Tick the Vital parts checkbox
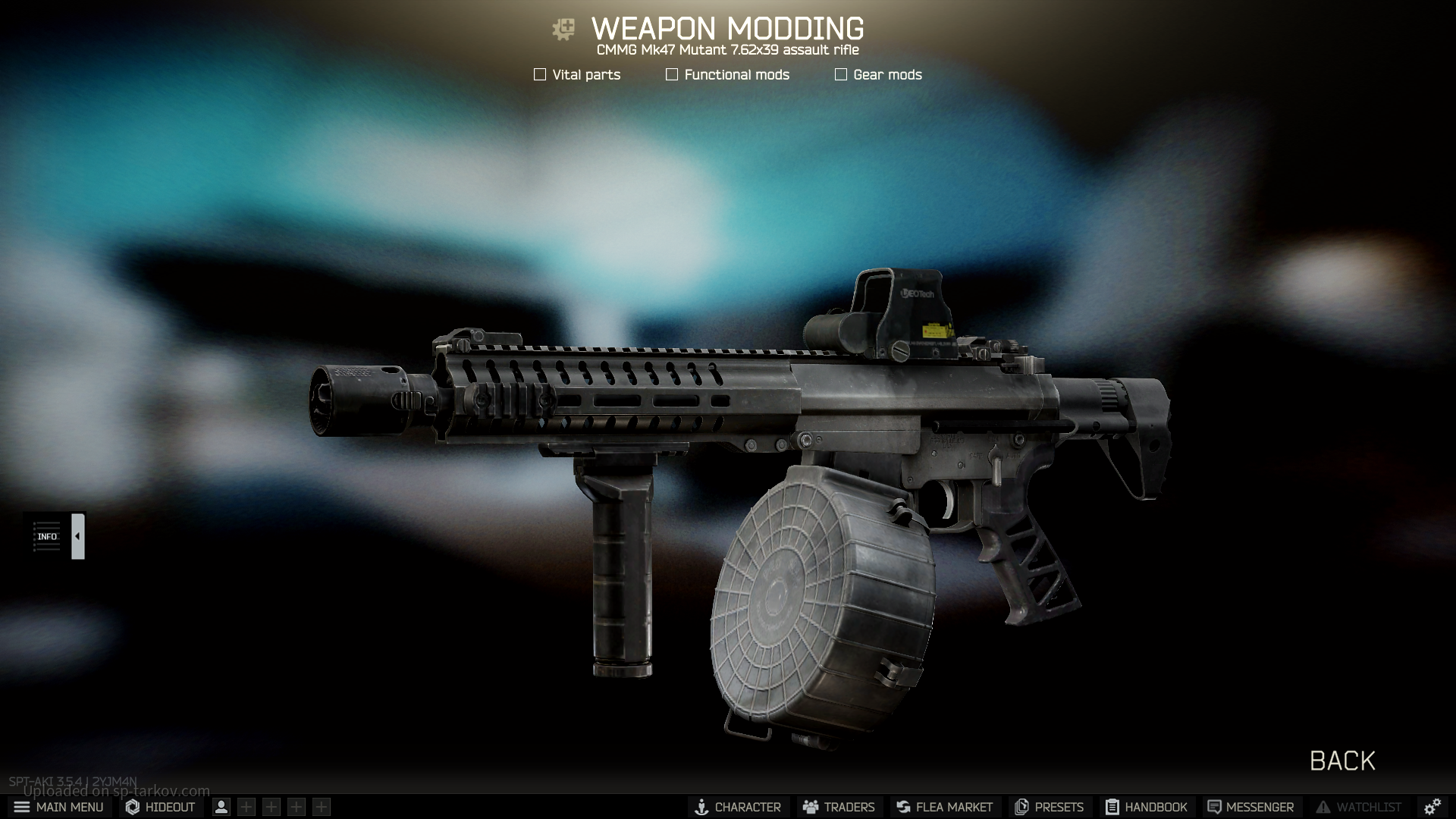This screenshot has width=1456, height=819. click(x=540, y=74)
